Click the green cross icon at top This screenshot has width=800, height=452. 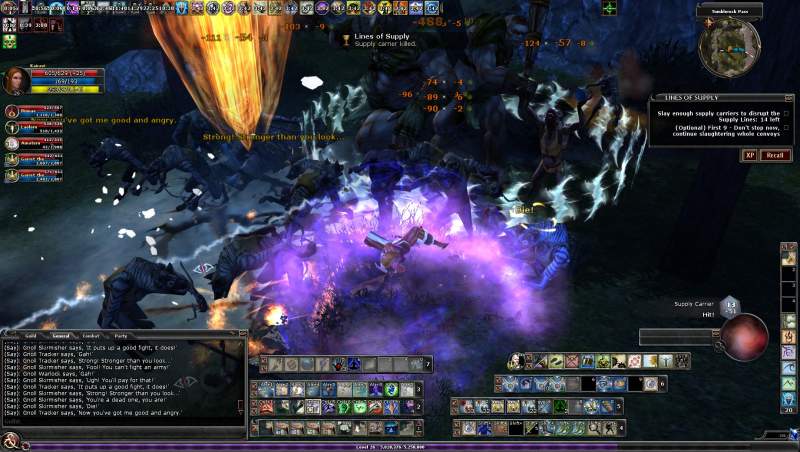(609, 9)
